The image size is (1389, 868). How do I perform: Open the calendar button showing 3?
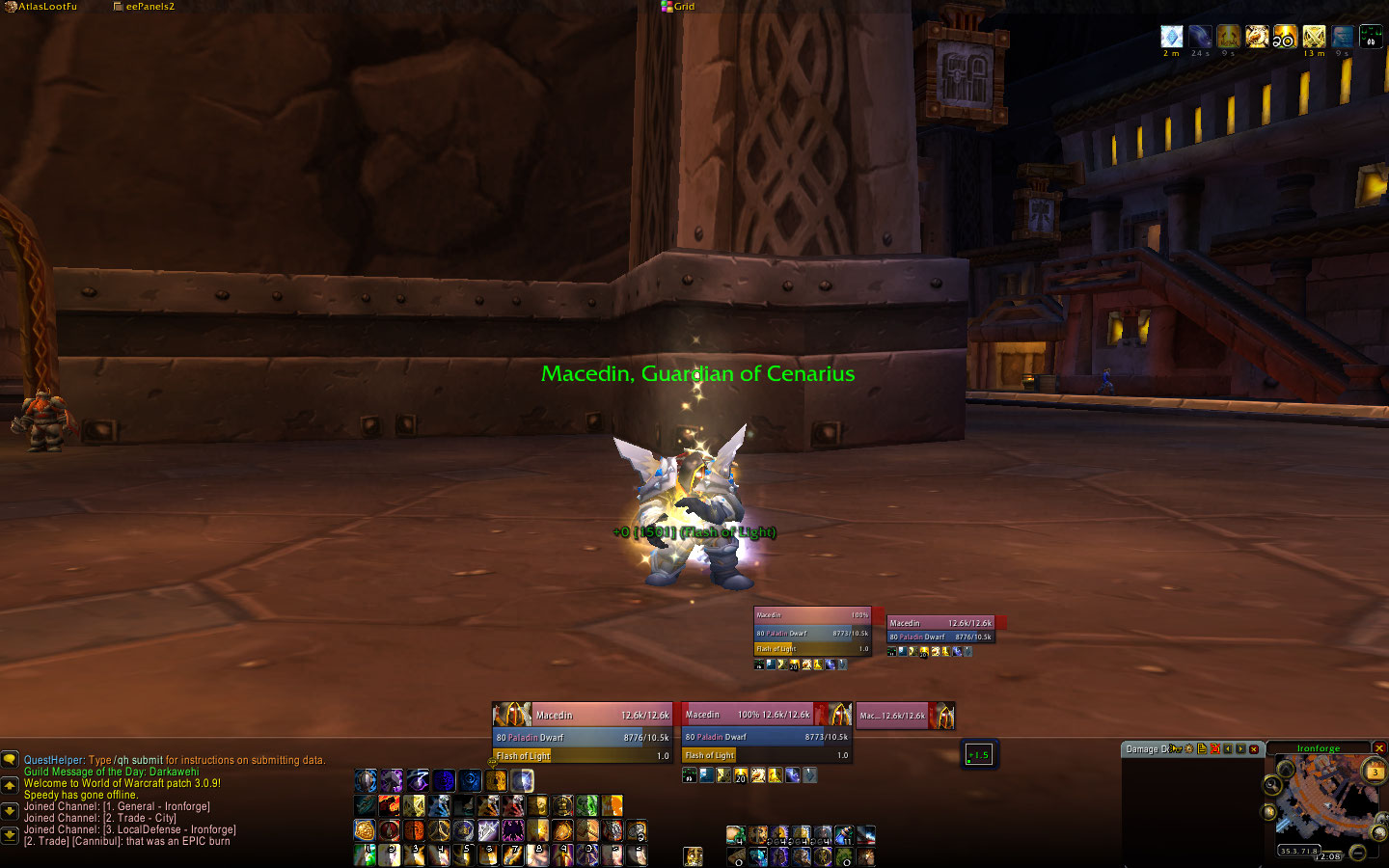point(1375,772)
